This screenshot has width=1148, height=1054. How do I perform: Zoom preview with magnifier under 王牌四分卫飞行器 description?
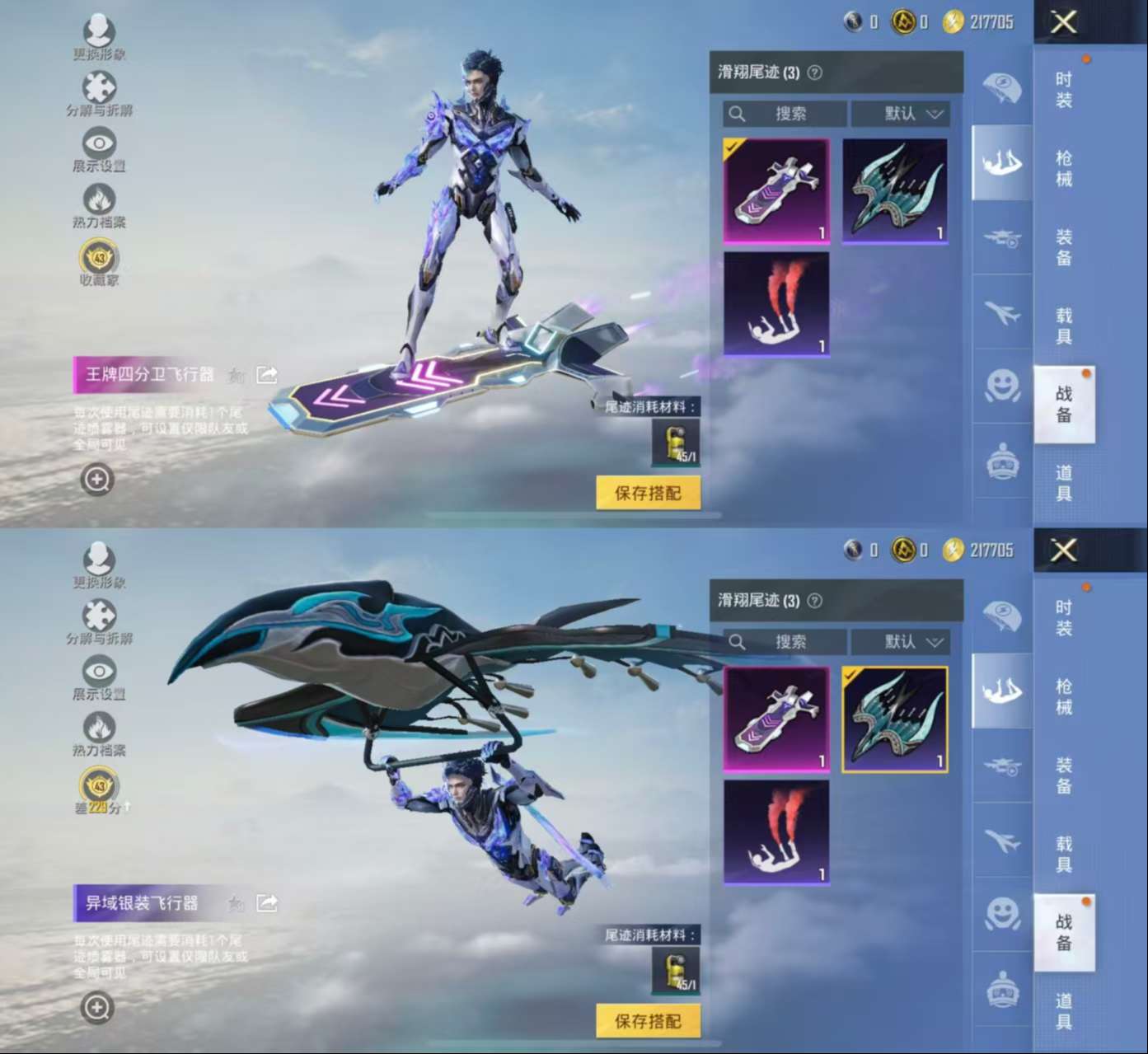point(97,479)
